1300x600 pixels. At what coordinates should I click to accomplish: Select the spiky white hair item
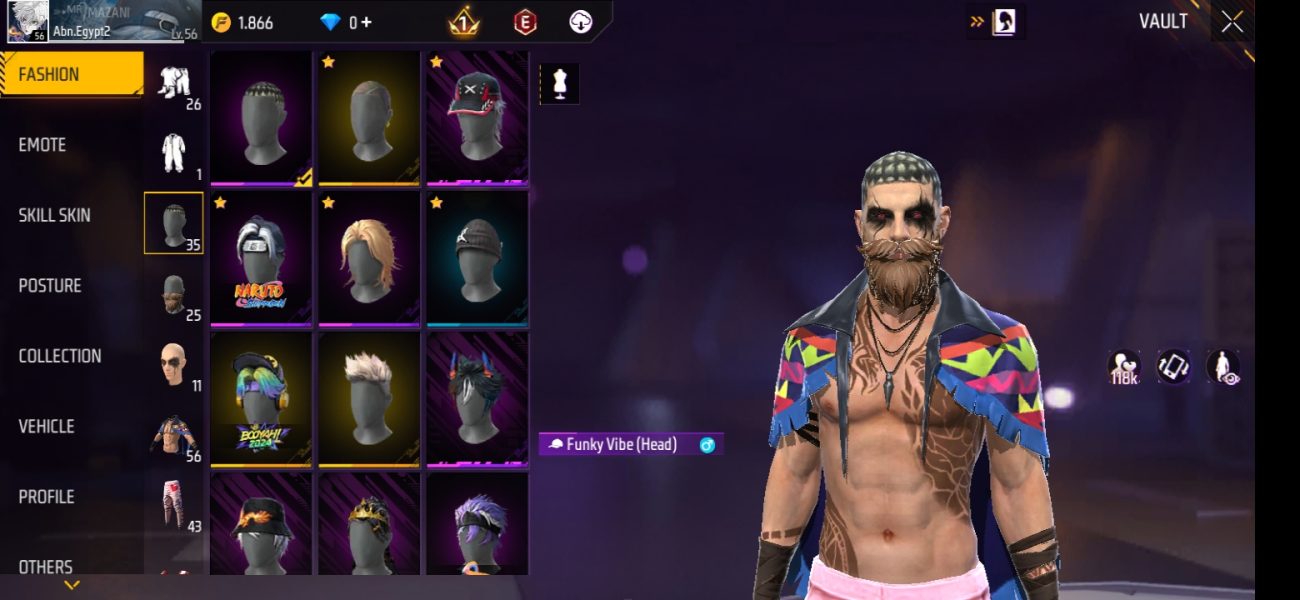(369, 399)
